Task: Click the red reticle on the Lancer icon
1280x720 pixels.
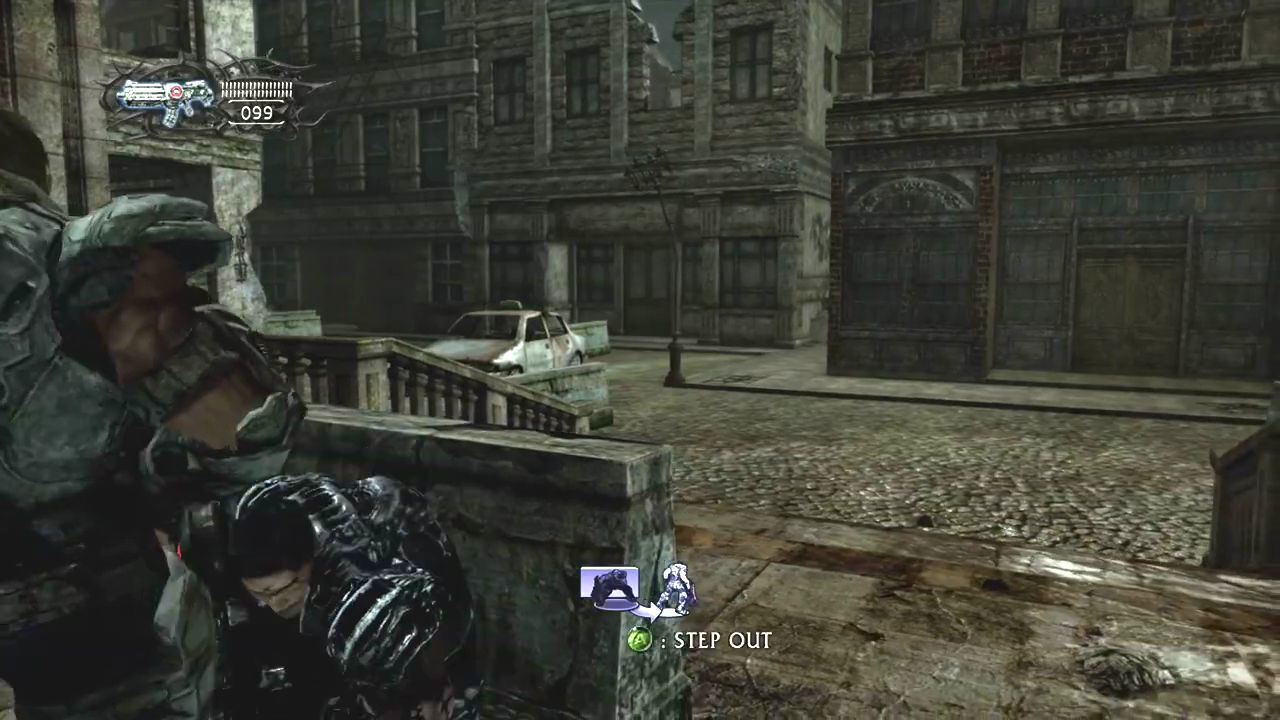Action: tap(176, 90)
